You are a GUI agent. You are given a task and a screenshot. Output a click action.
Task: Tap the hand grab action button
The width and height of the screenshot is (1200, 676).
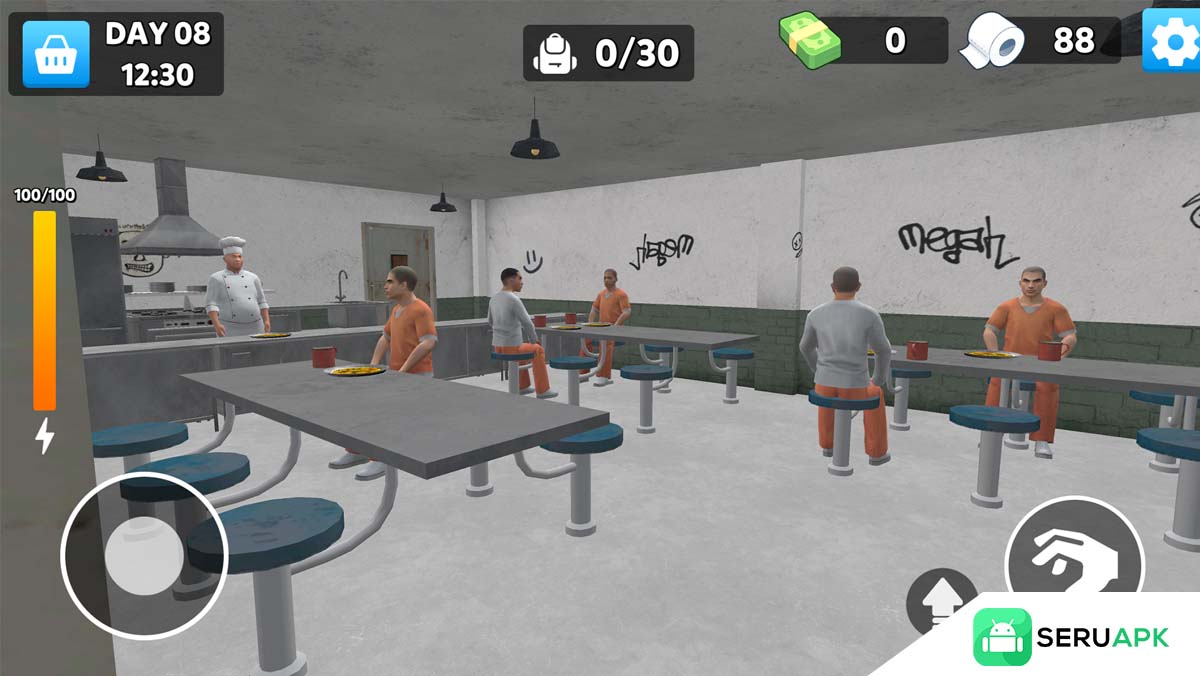[x=1074, y=560]
